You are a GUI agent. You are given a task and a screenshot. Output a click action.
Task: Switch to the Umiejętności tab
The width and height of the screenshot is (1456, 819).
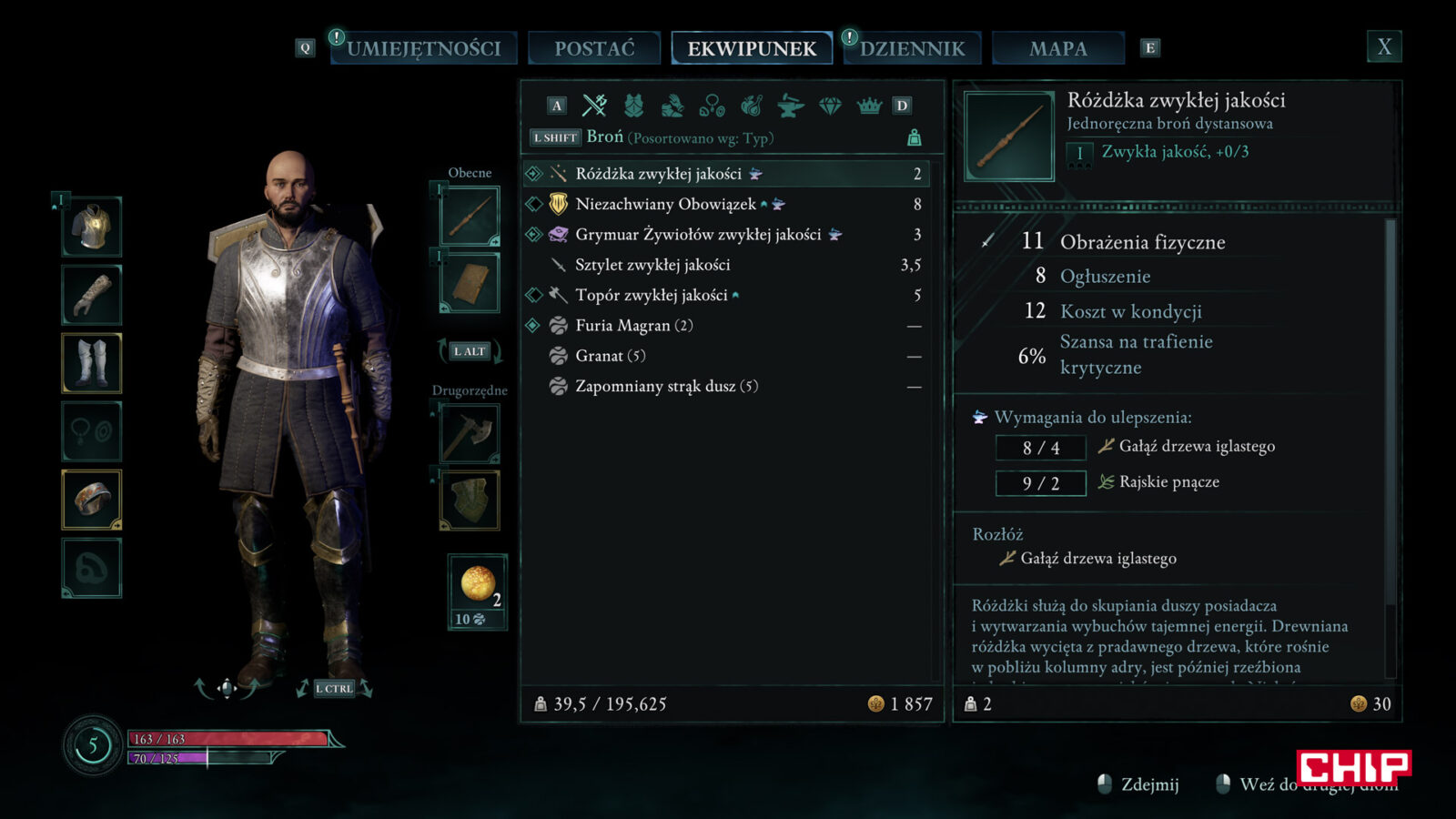click(x=423, y=48)
